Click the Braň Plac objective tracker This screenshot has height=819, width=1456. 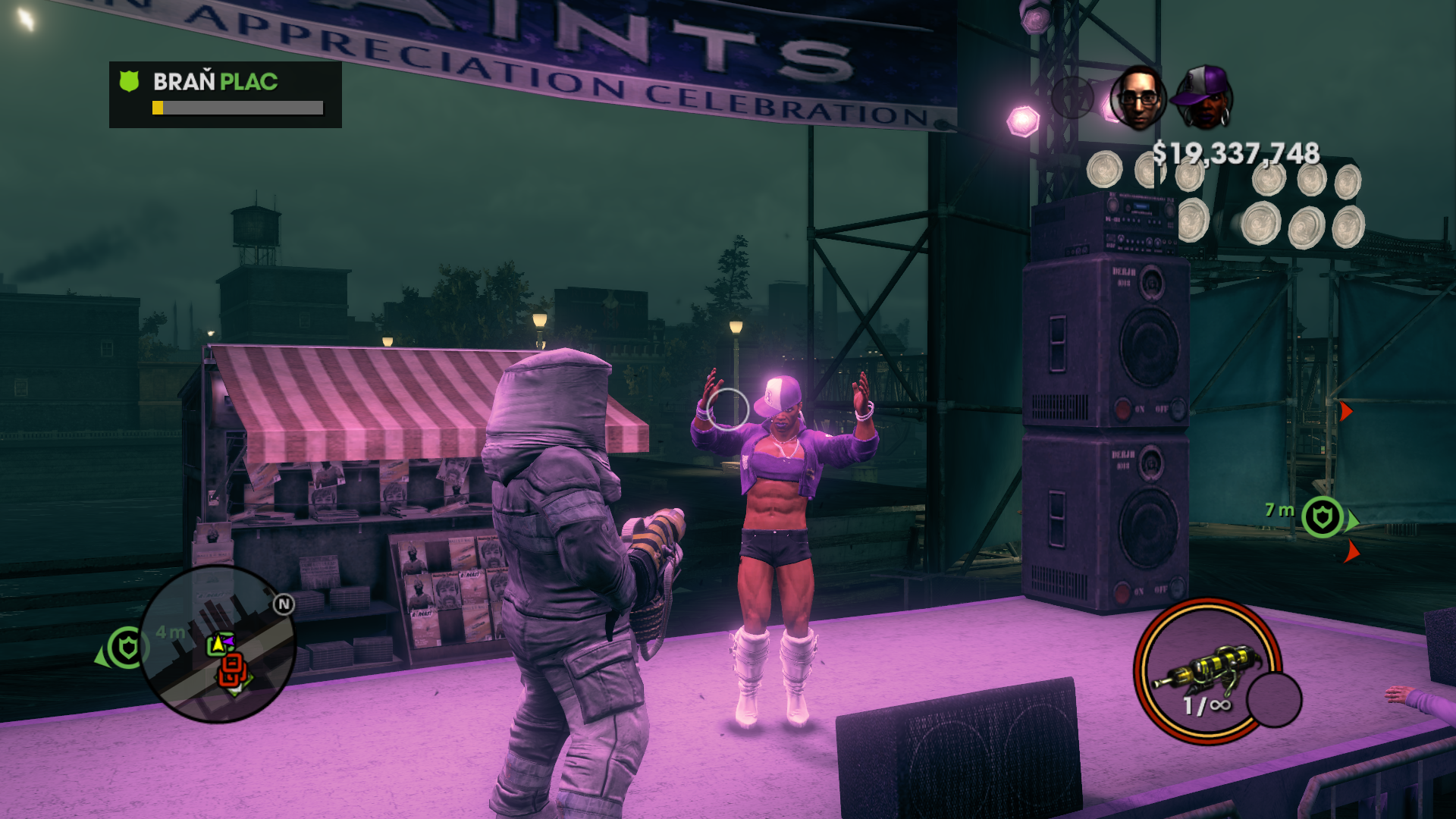[x=225, y=95]
